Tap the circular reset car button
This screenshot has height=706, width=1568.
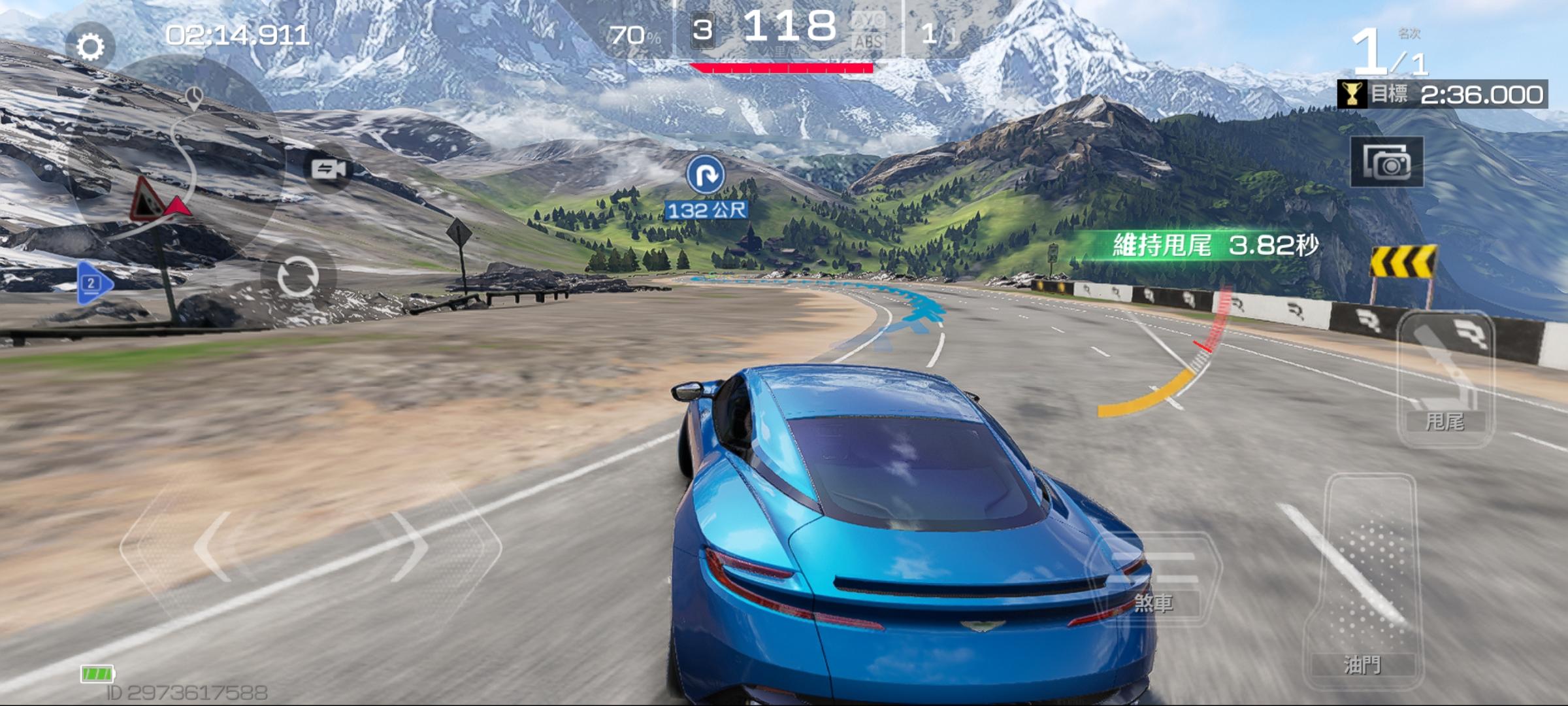(298, 277)
